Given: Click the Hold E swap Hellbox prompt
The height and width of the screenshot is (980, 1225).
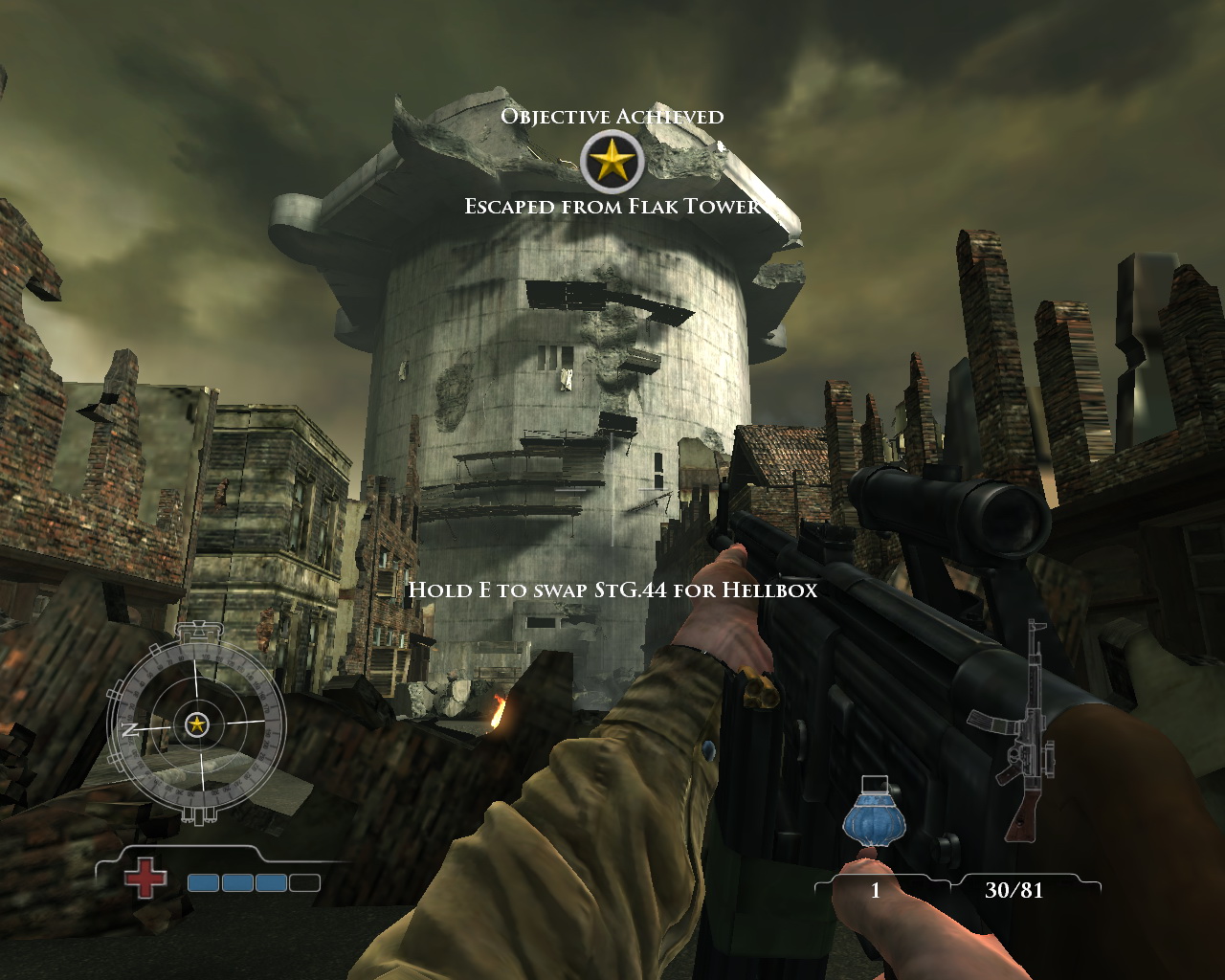Looking at the screenshot, I should [612, 590].
